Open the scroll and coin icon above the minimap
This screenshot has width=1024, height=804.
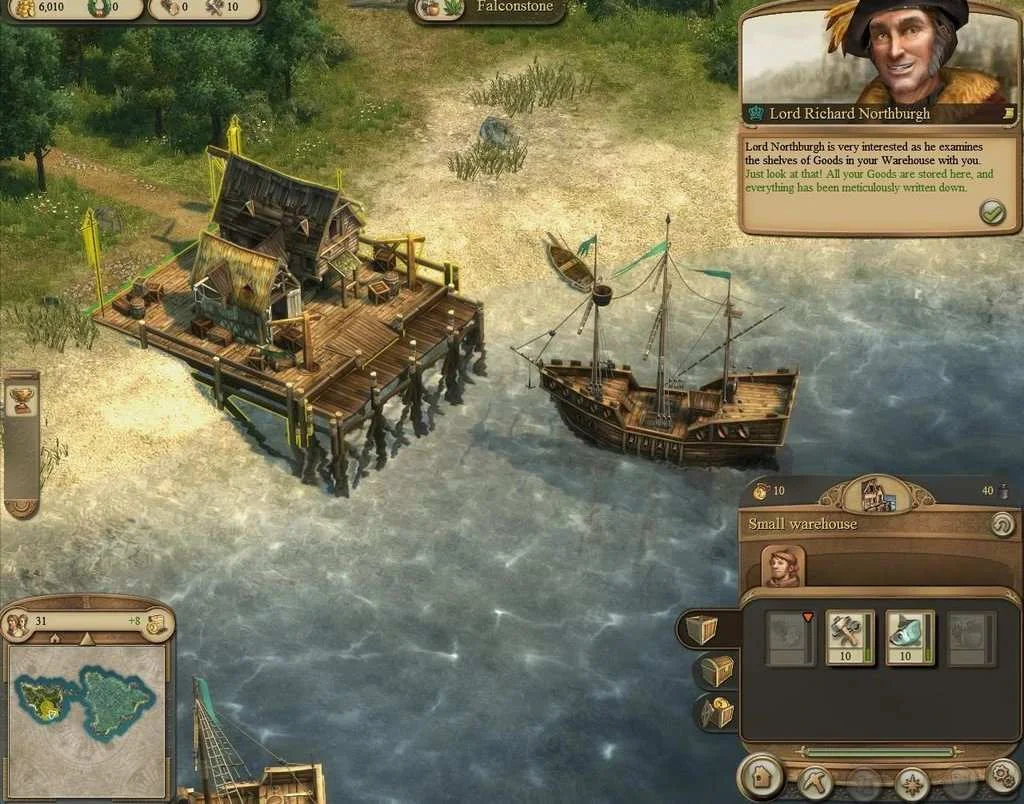pyautogui.click(x=156, y=623)
